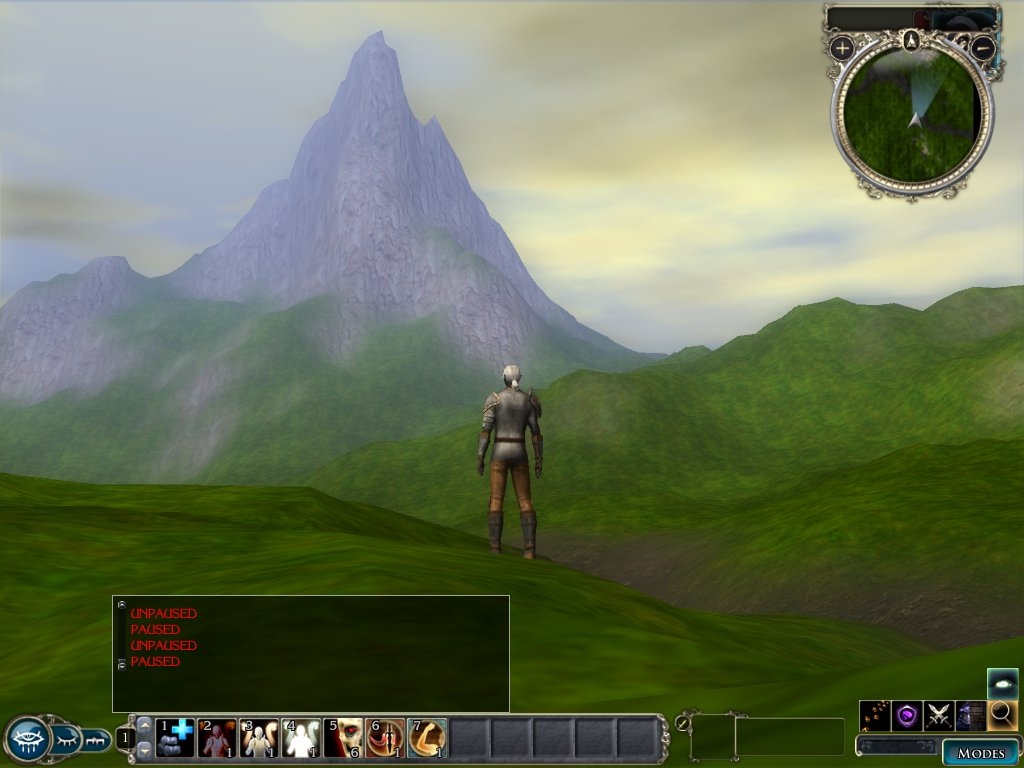Select the glowing eye icon above search mode
This screenshot has width=1024, height=768.
pyautogui.click(x=1002, y=683)
